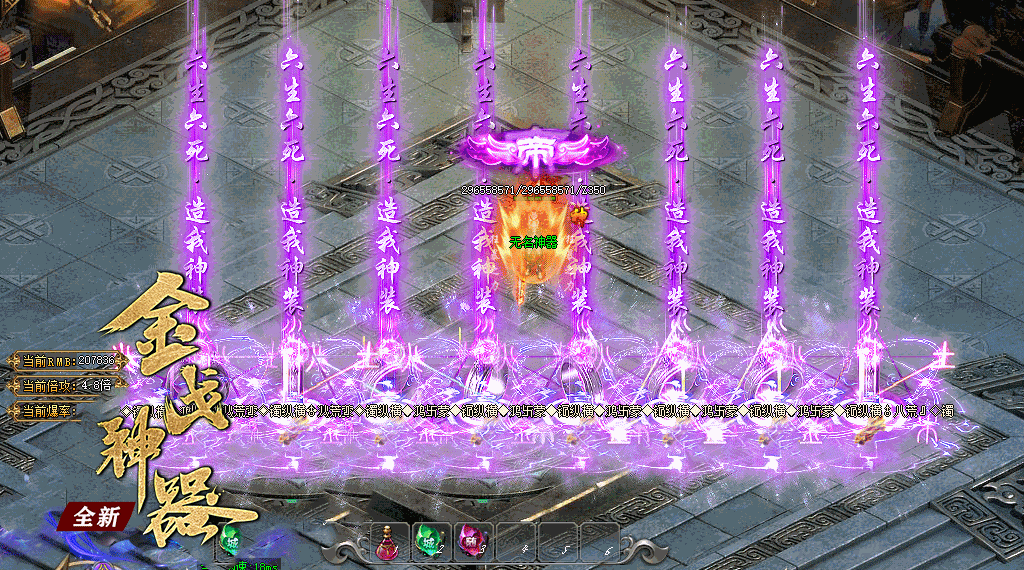Select the green 城 stone in hotbar slot 2
This screenshot has width=1024, height=570.
pyautogui.click(x=430, y=541)
